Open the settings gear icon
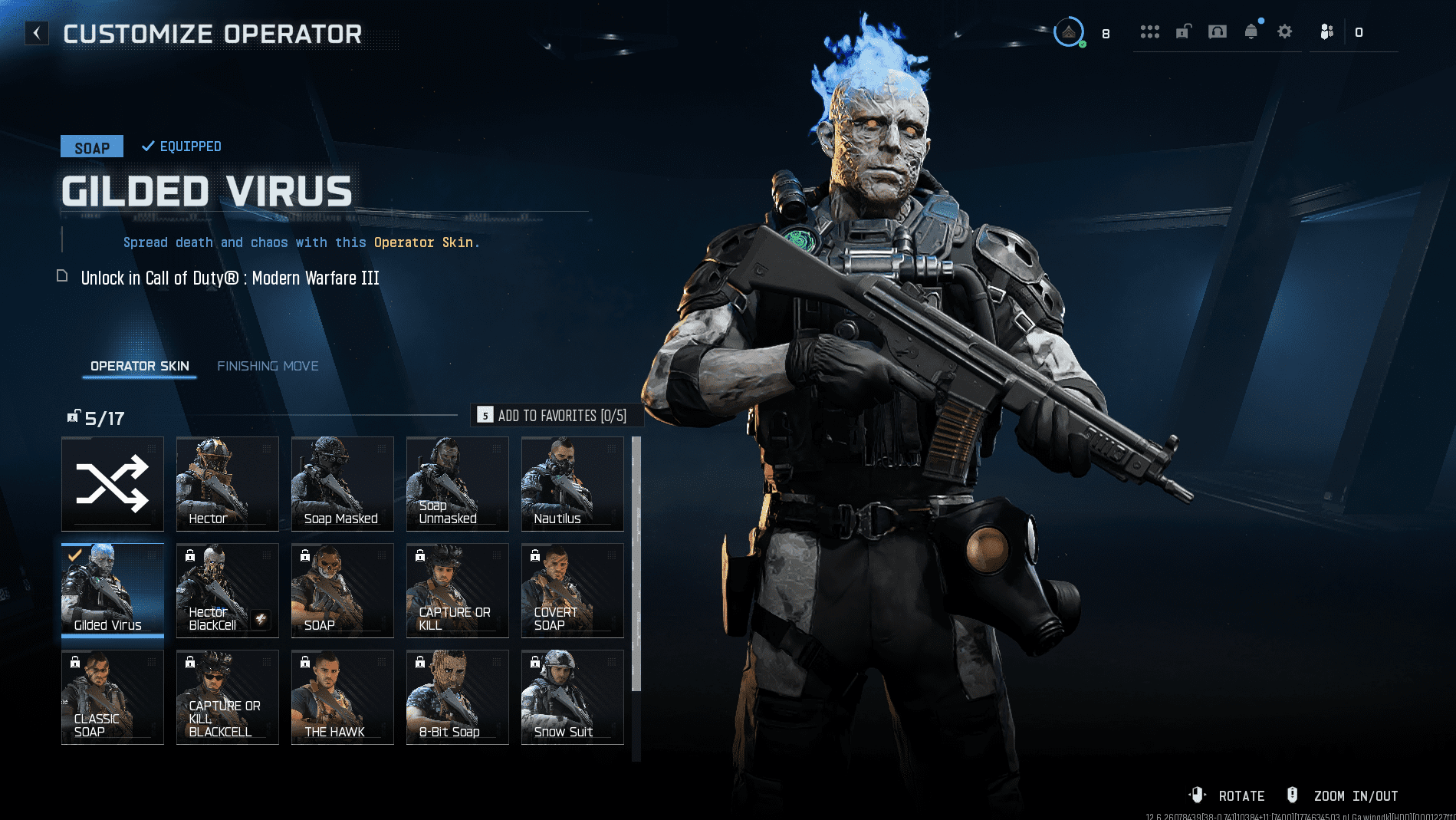 pyautogui.click(x=1285, y=31)
